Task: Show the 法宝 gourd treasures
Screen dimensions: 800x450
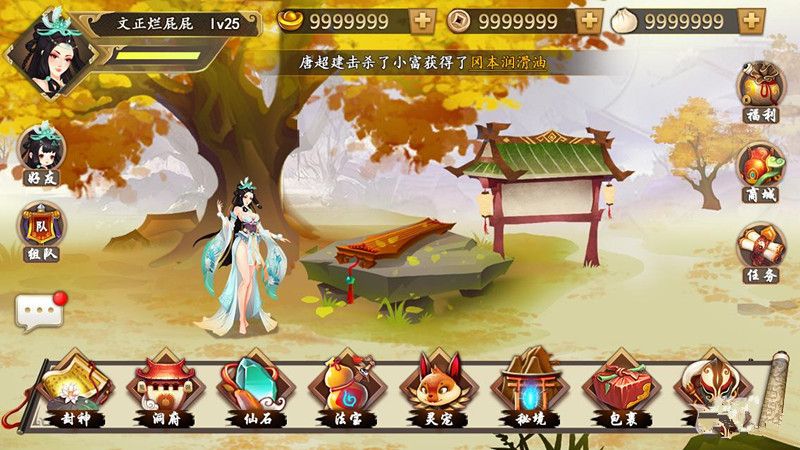Action: click(341, 384)
